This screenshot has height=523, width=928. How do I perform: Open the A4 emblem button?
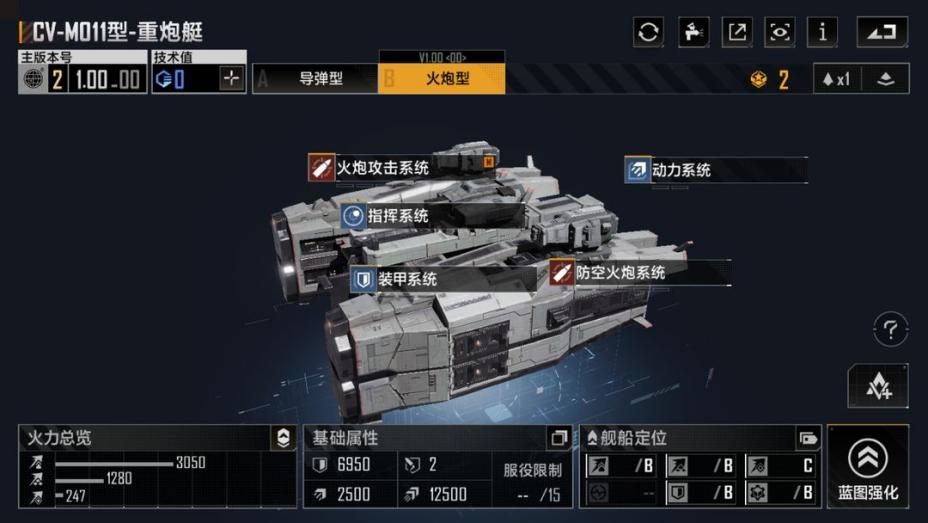pos(877,386)
